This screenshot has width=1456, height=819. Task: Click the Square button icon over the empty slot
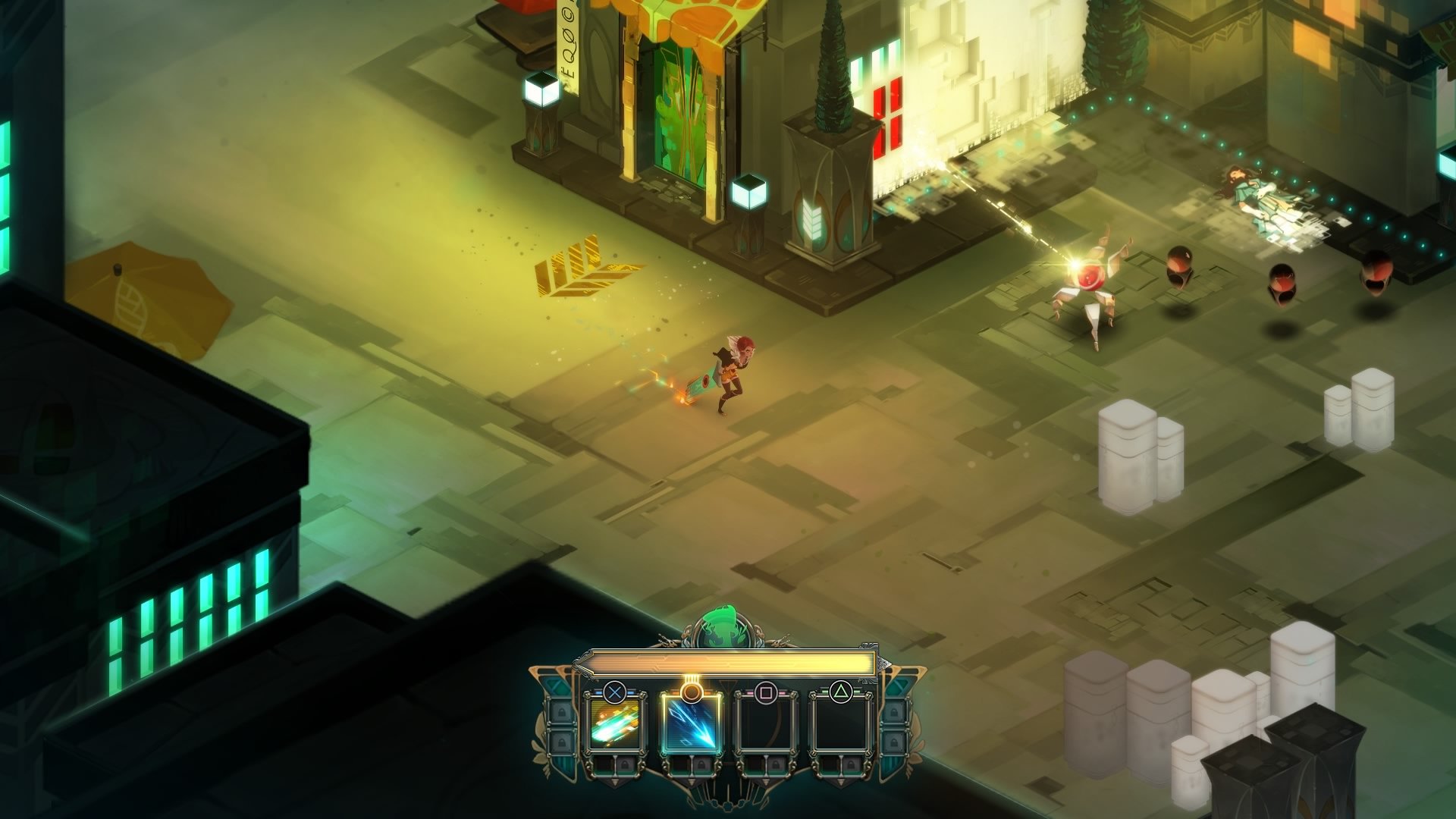[x=767, y=692]
